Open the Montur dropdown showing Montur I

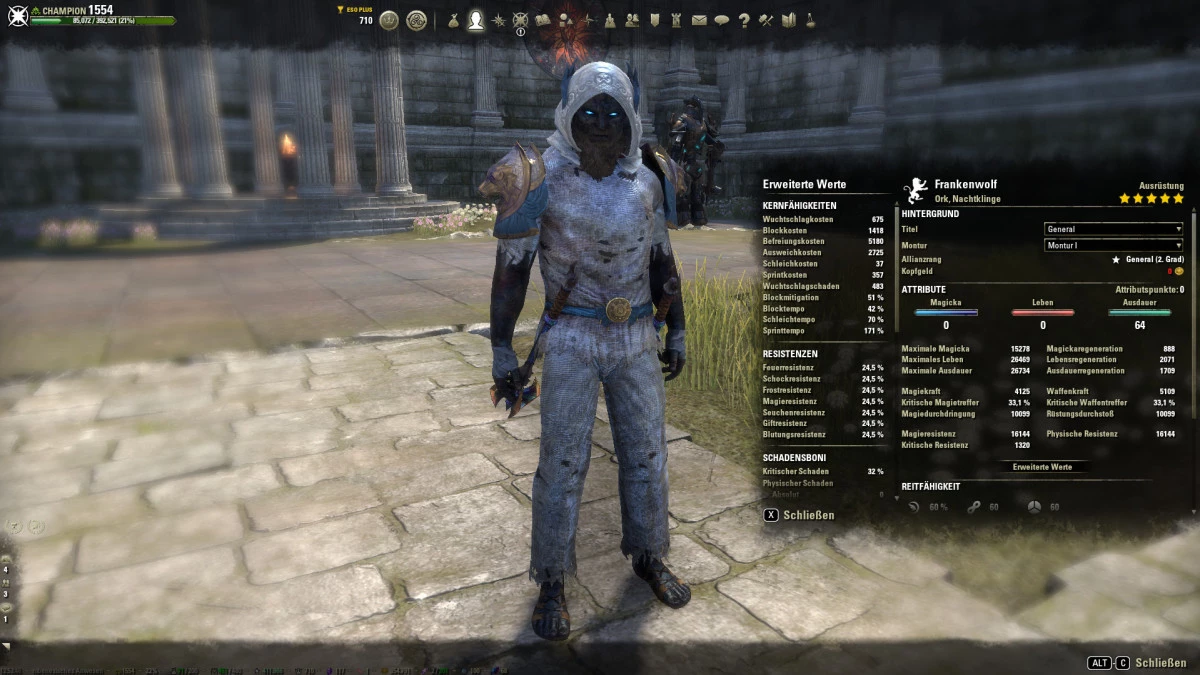[1113, 245]
